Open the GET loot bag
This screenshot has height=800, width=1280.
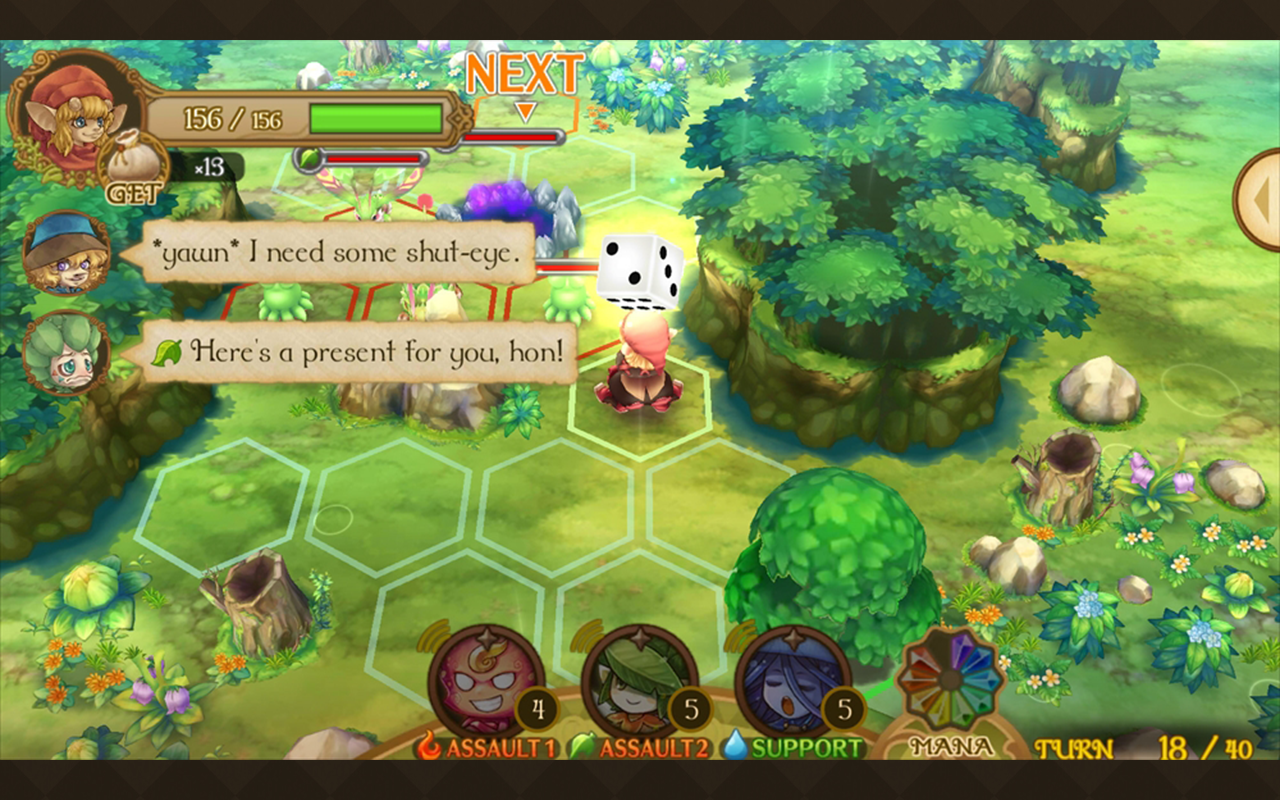point(134,170)
